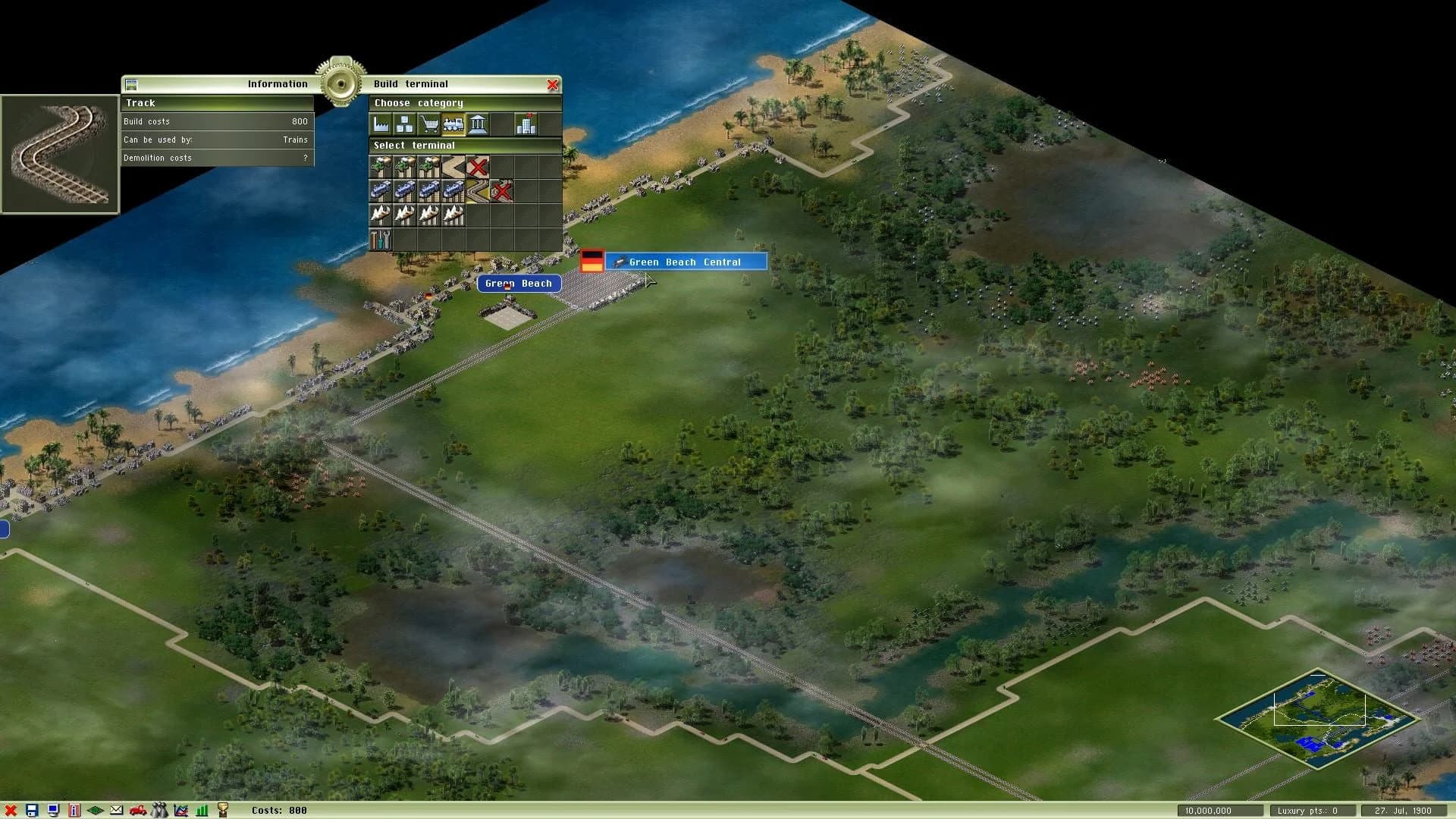Activate the track demolition red X tool
The width and height of the screenshot is (1456, 819).
[x=501, y=190]
